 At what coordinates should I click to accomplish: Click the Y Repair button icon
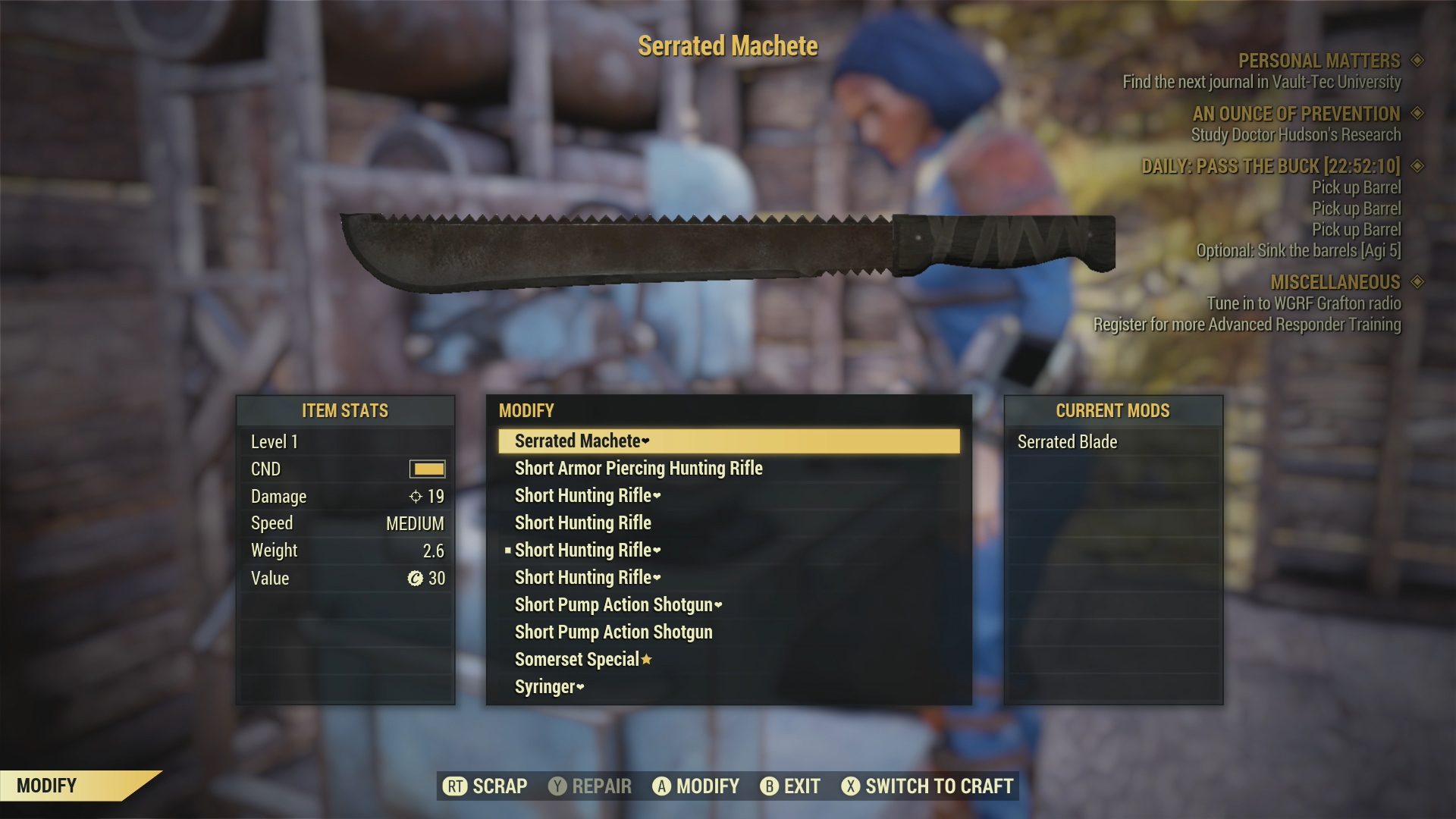[x=557, y=786]
